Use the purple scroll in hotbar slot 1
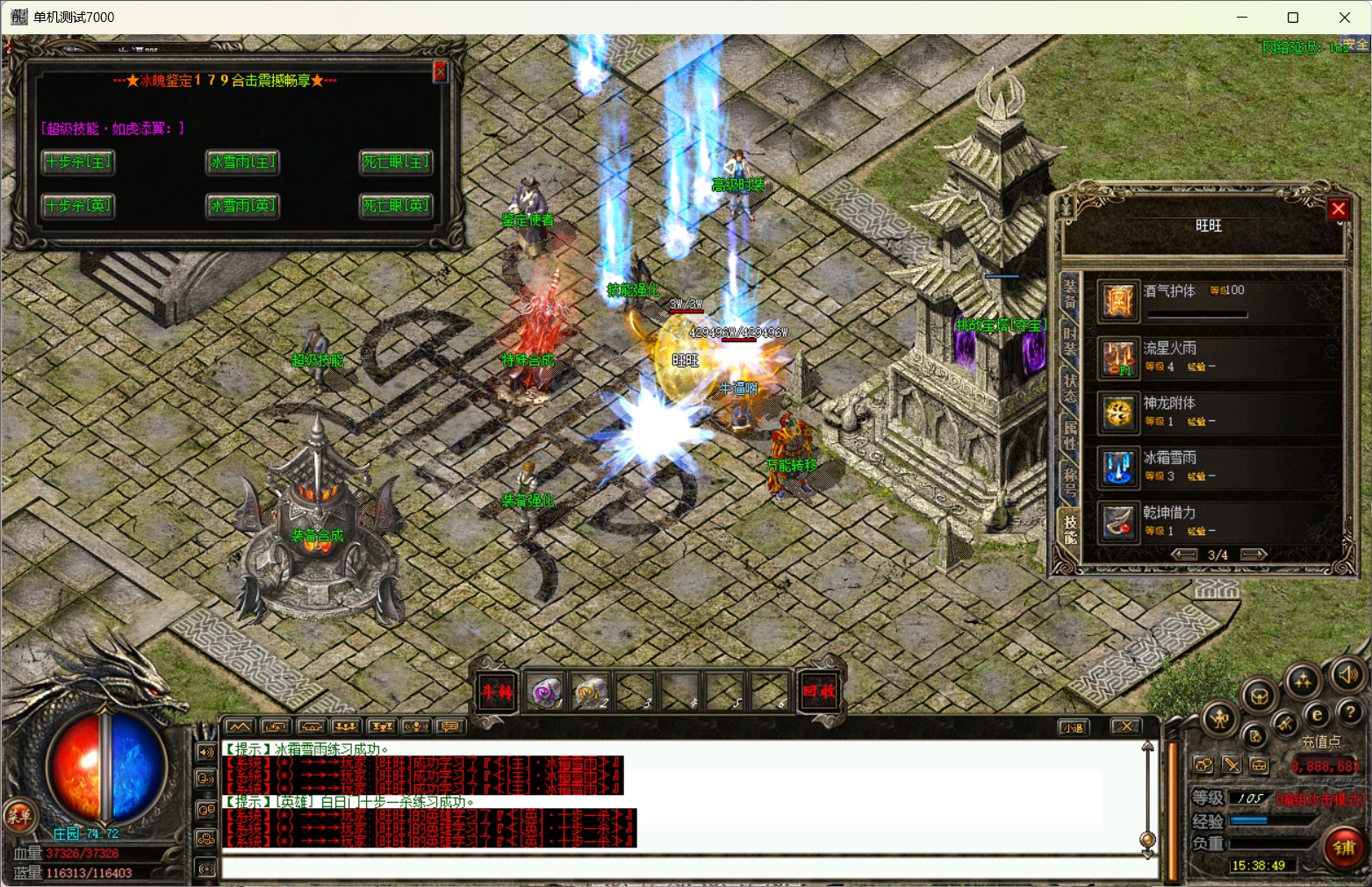Viewport: 1372px width, 887px height. 545,692
